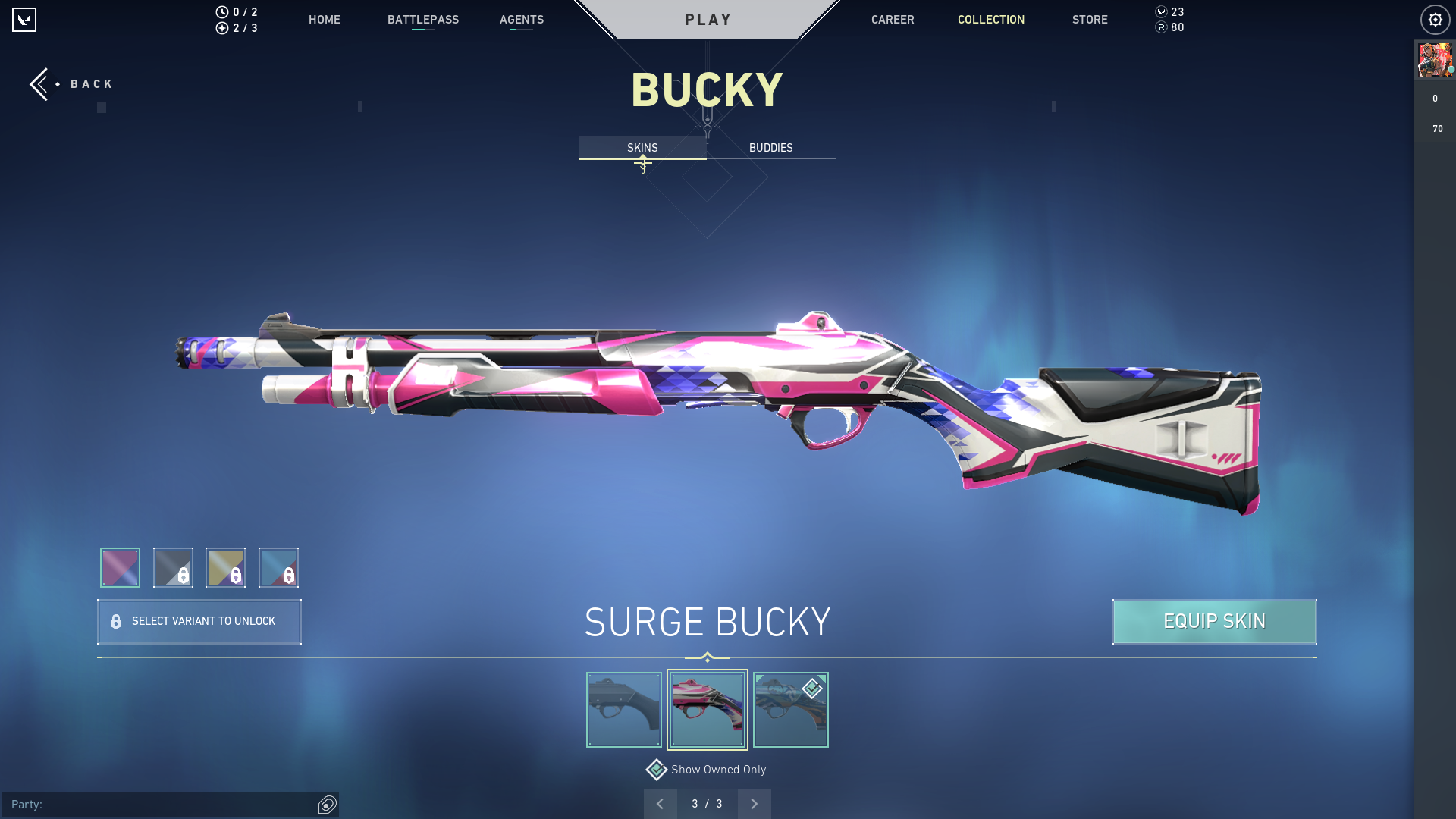The image size is (1456, 819).
Task: Open the COLLECTION page
Action: pos(990,20)
